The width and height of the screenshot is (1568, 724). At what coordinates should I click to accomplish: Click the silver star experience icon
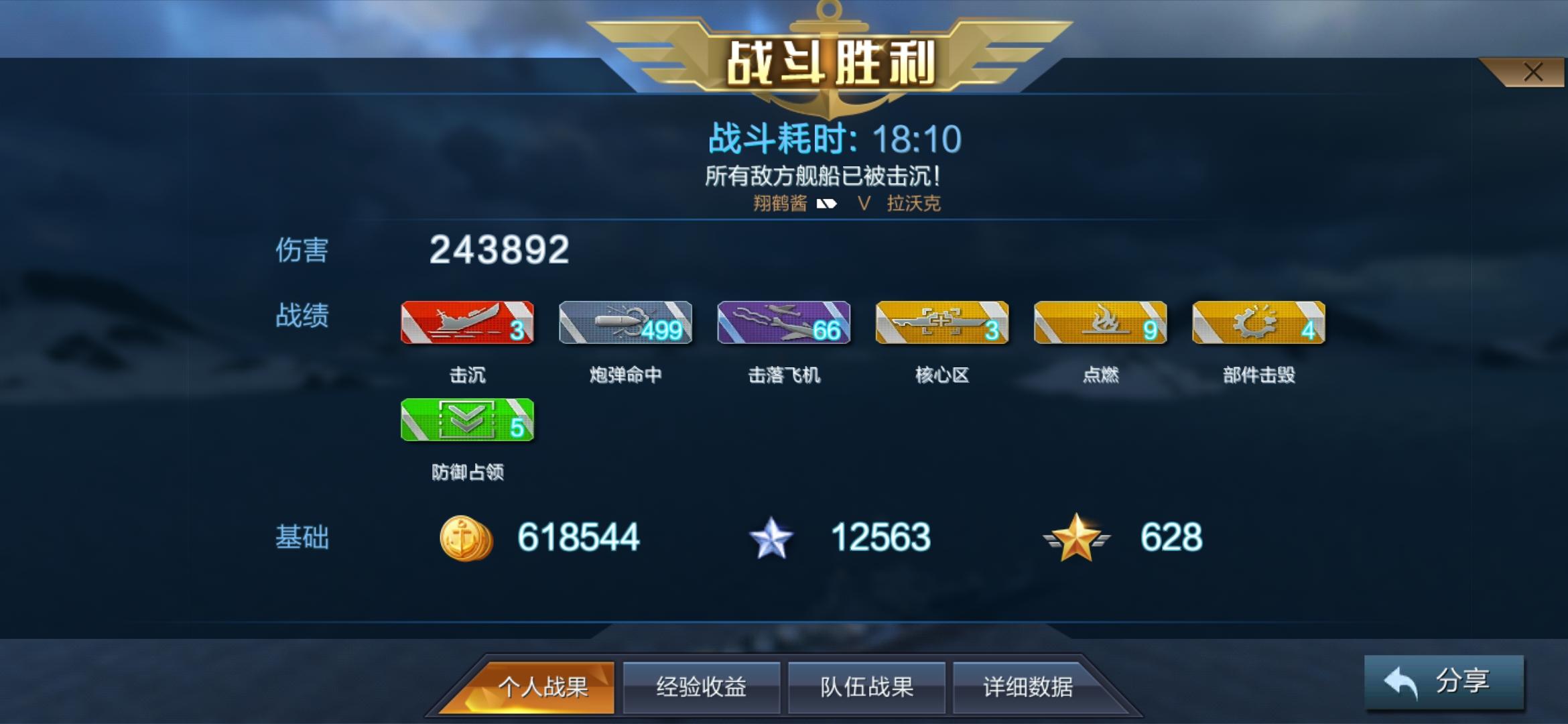coord(772,536)
